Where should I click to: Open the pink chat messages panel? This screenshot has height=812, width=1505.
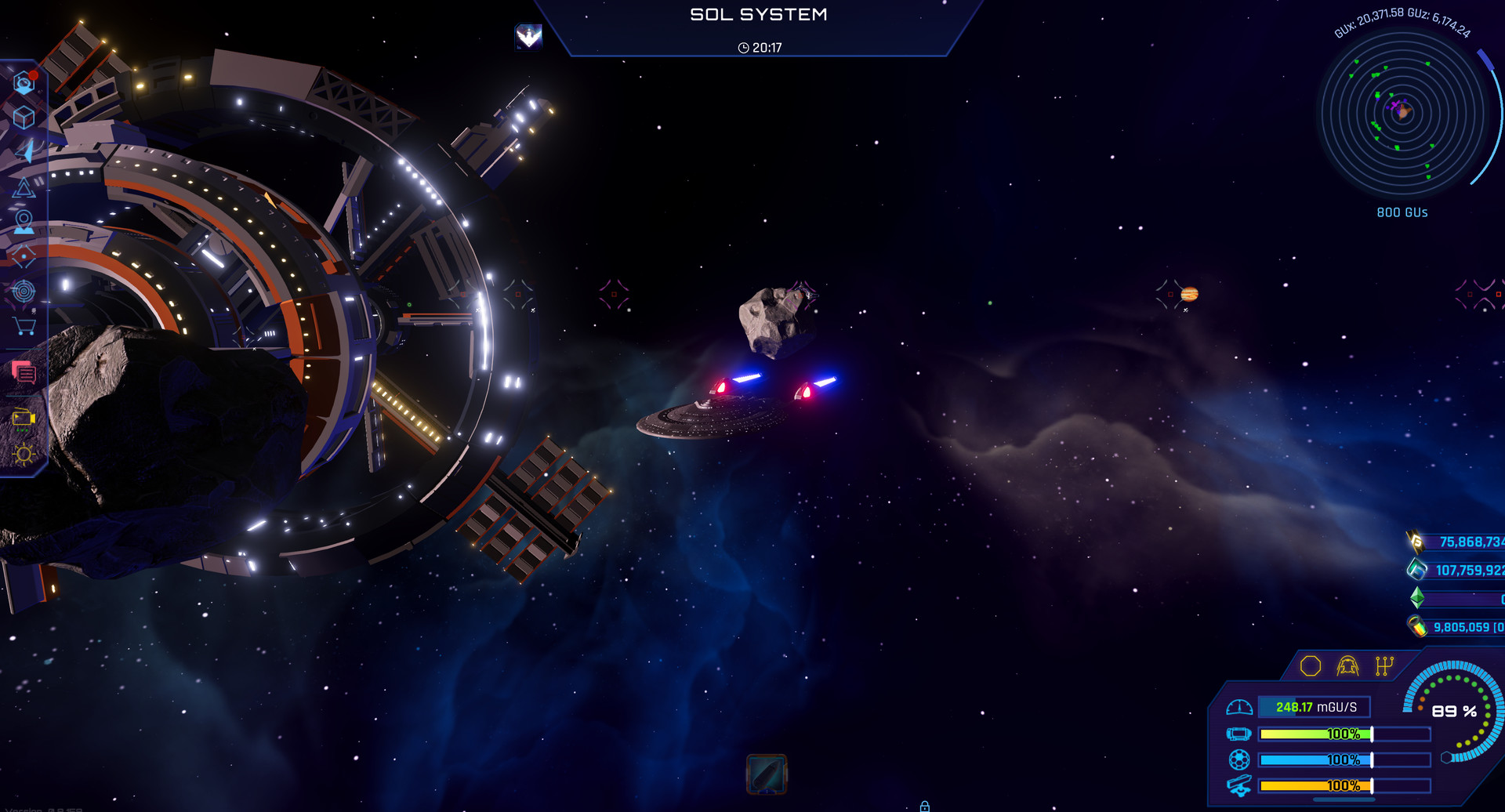point(24,373)
